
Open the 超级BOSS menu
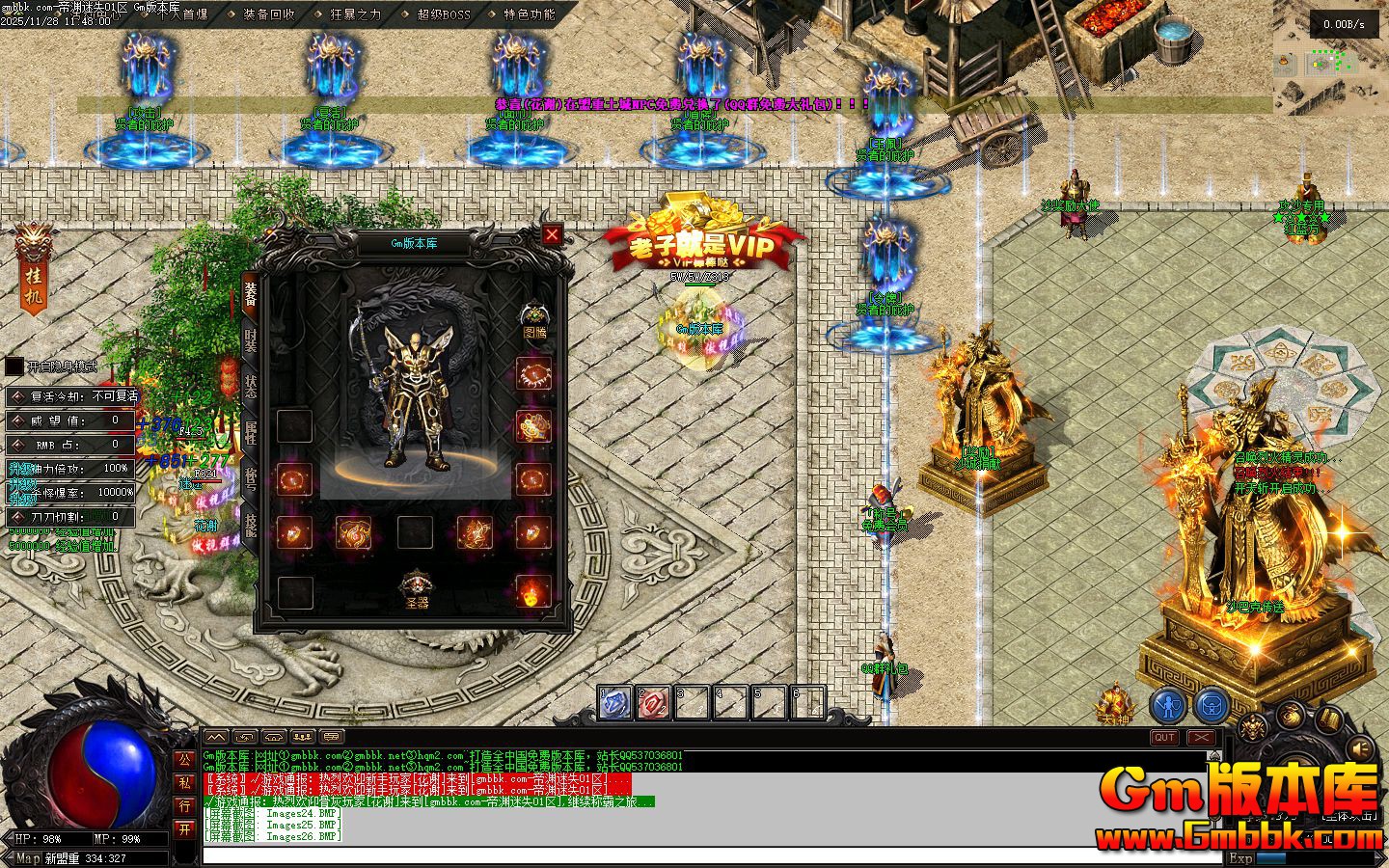[x=444, y=14]
